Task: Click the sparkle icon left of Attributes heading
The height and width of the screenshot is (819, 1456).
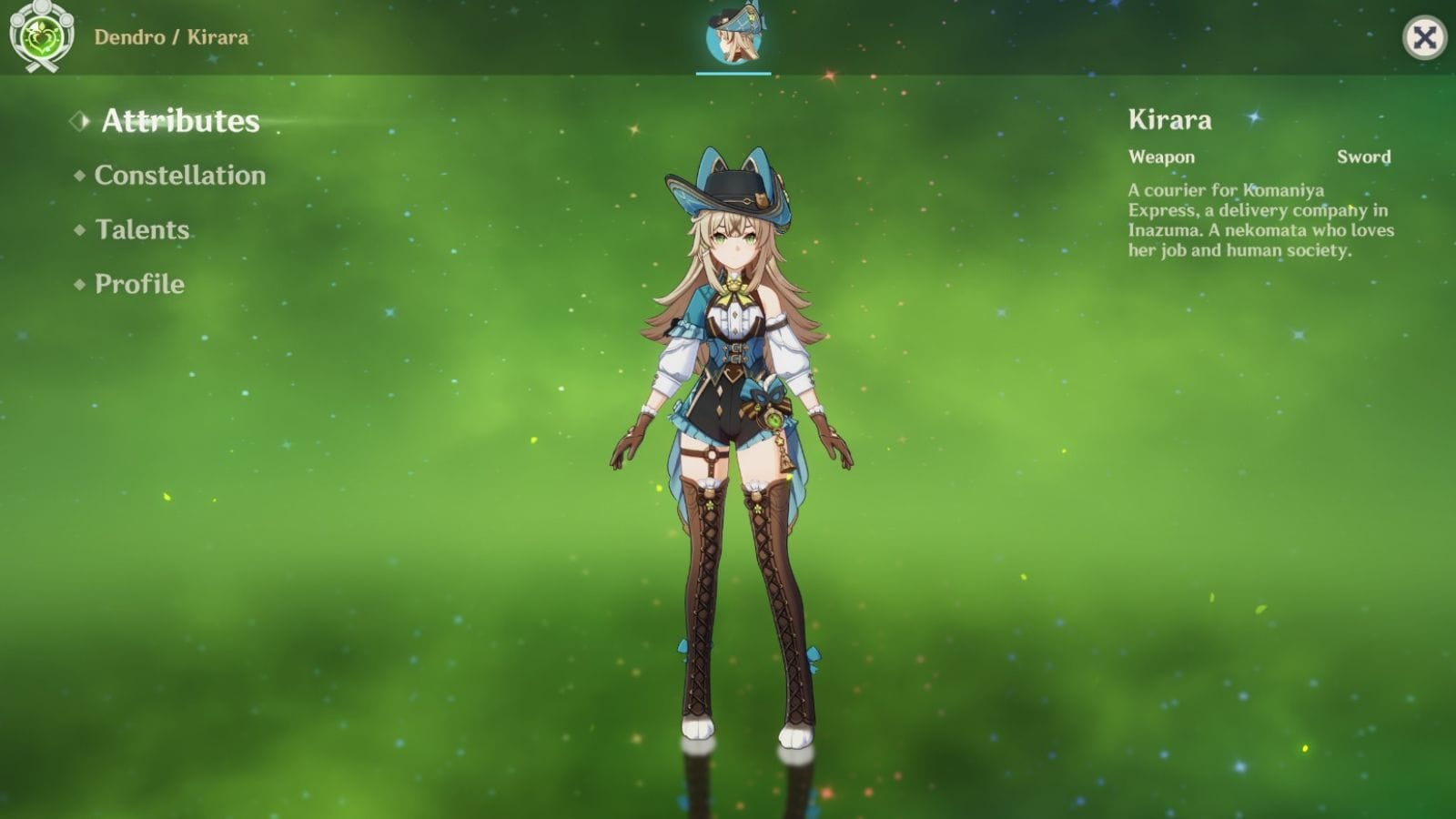Action: click(80, 118)
